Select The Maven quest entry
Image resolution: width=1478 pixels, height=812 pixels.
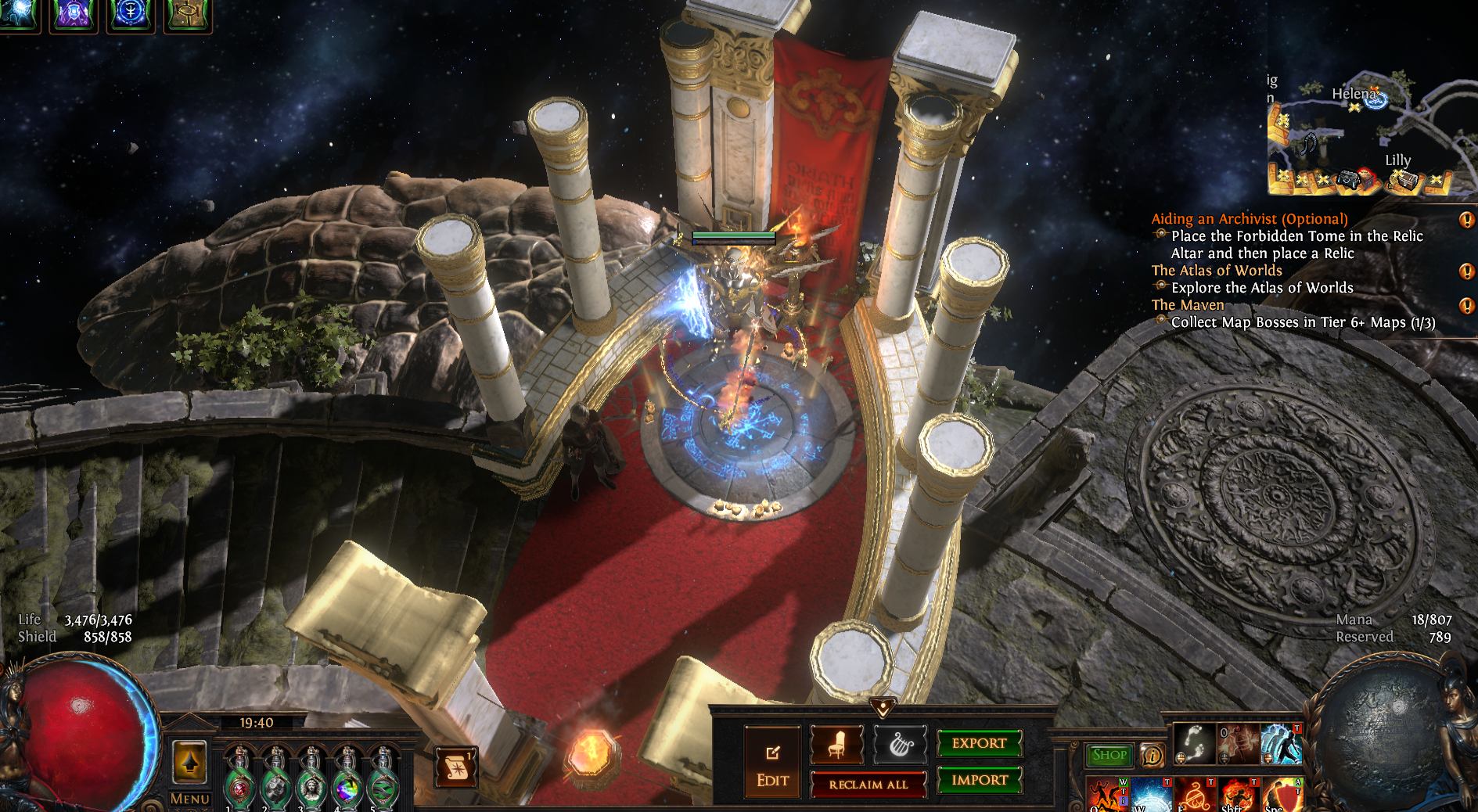click(x=1187, y=305)
